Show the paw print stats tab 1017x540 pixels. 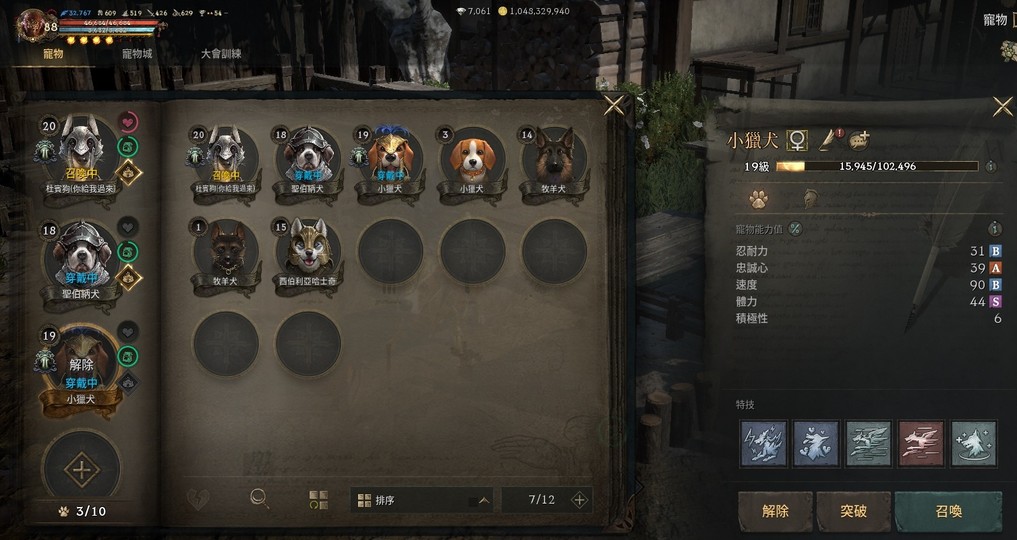758,199
